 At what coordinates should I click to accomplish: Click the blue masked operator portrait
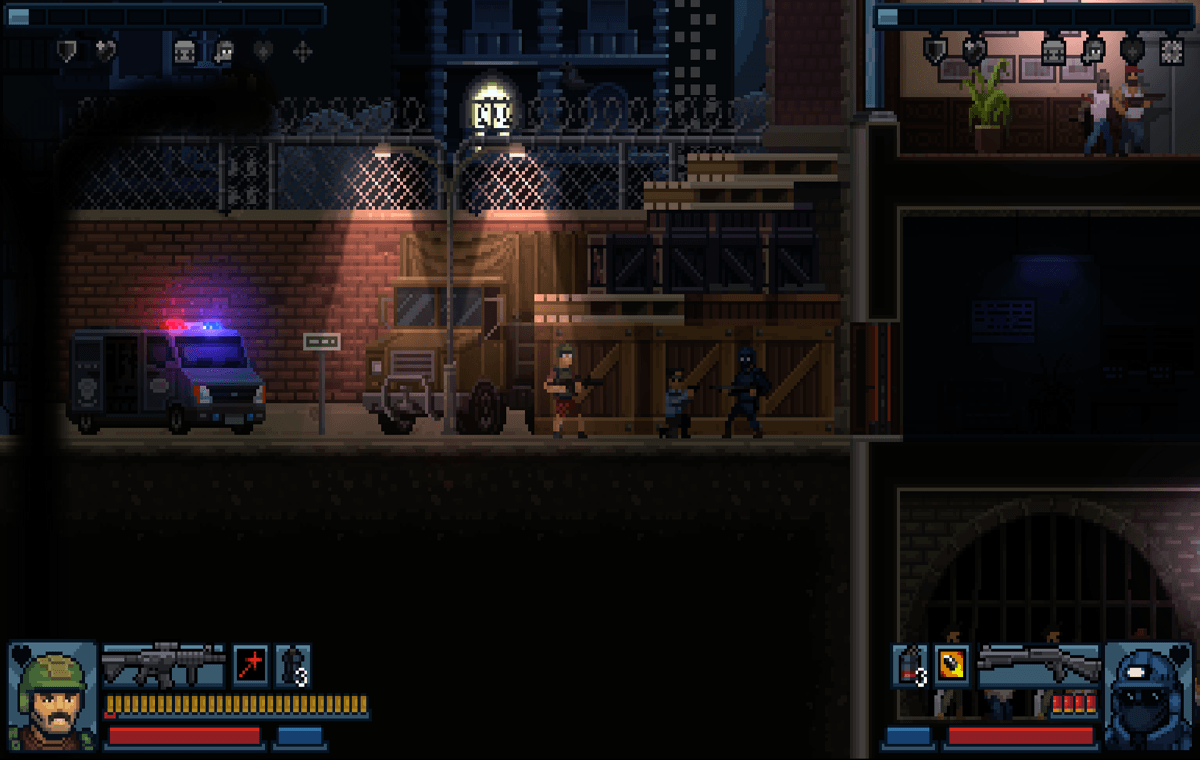point(1148,695)
